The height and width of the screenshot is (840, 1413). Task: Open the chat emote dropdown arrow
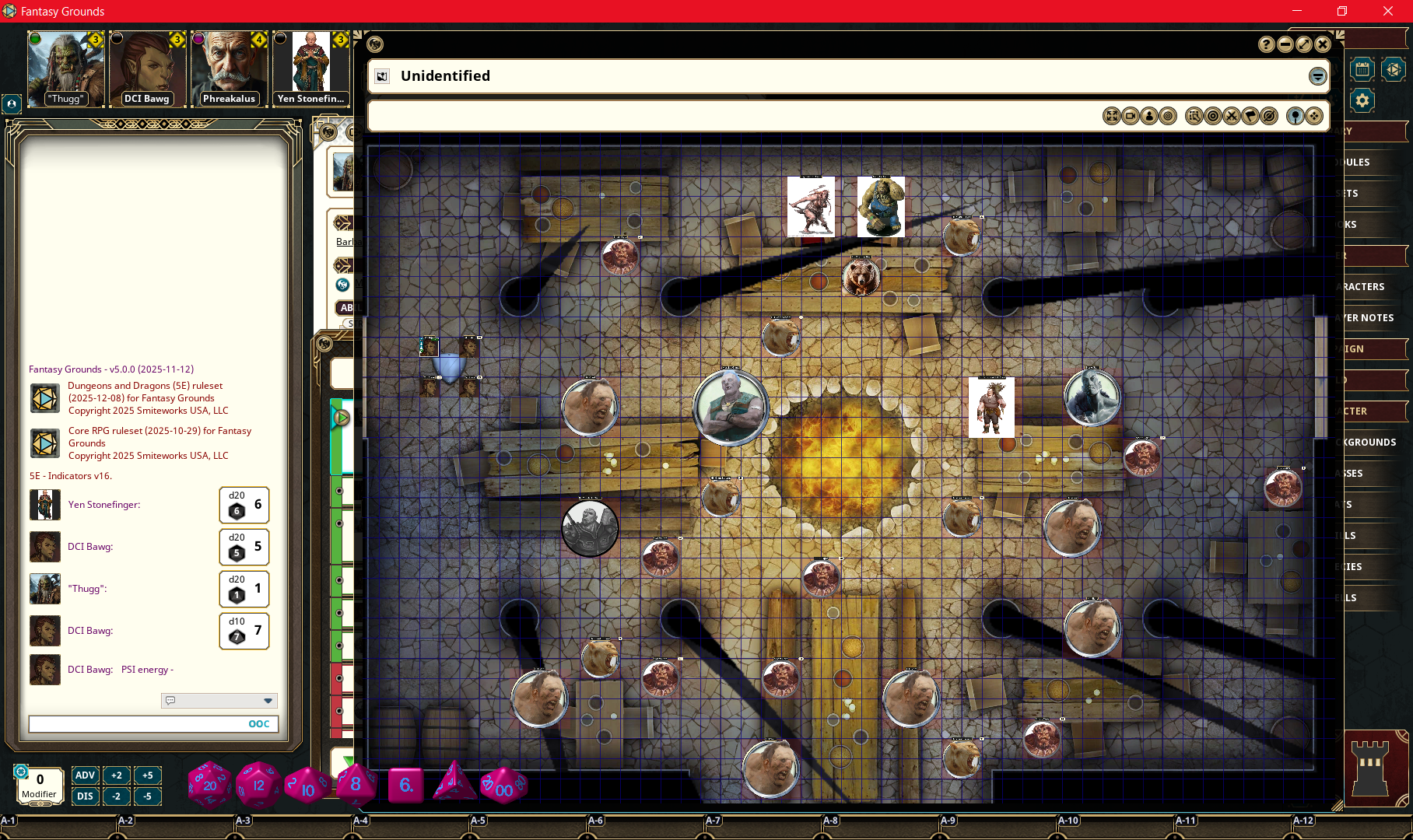(x=268, y=701)
